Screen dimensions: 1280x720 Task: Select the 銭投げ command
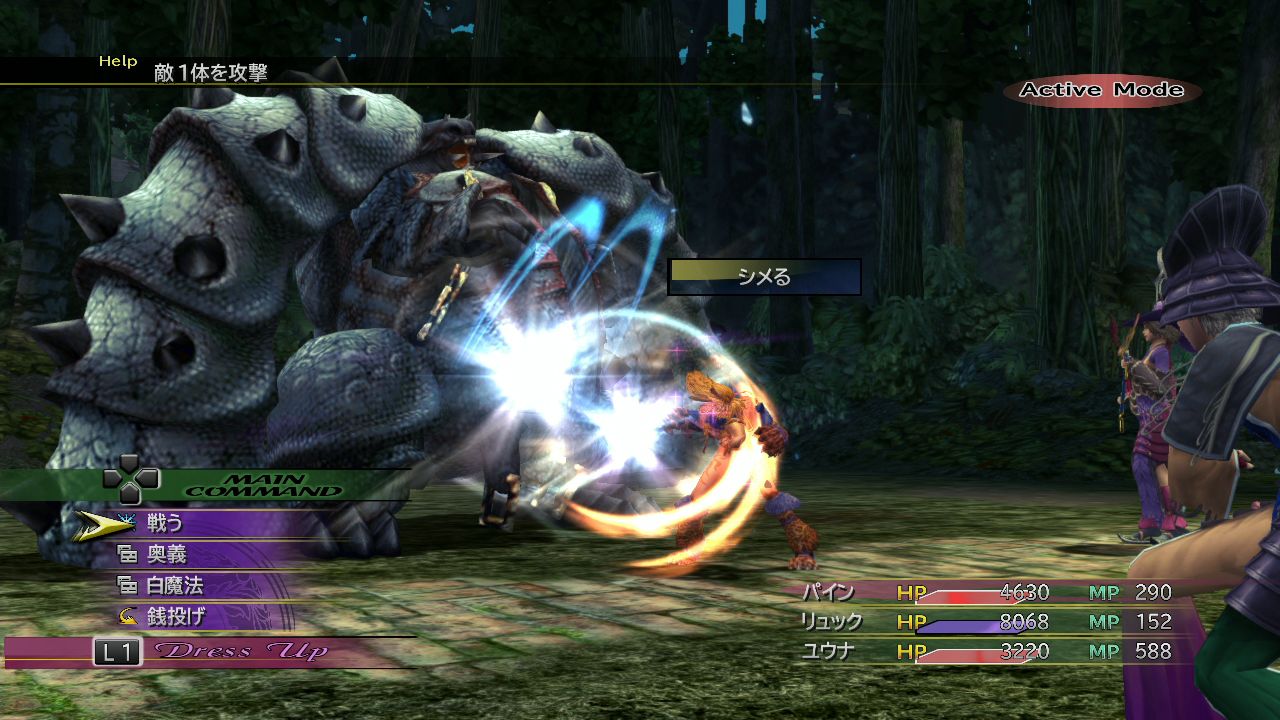174,617
